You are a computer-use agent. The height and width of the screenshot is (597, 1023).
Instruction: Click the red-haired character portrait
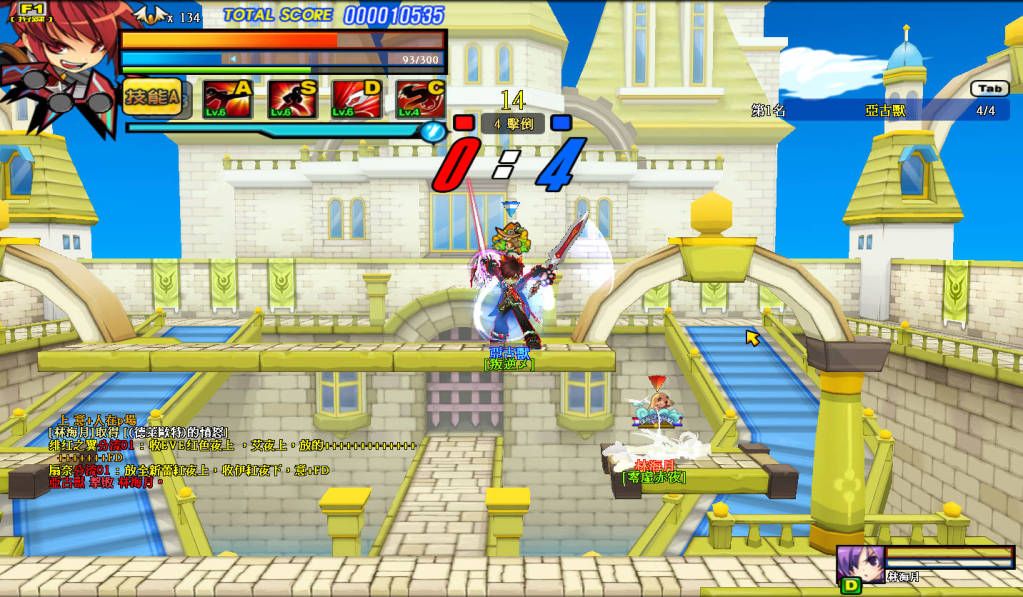coord(55,62)
